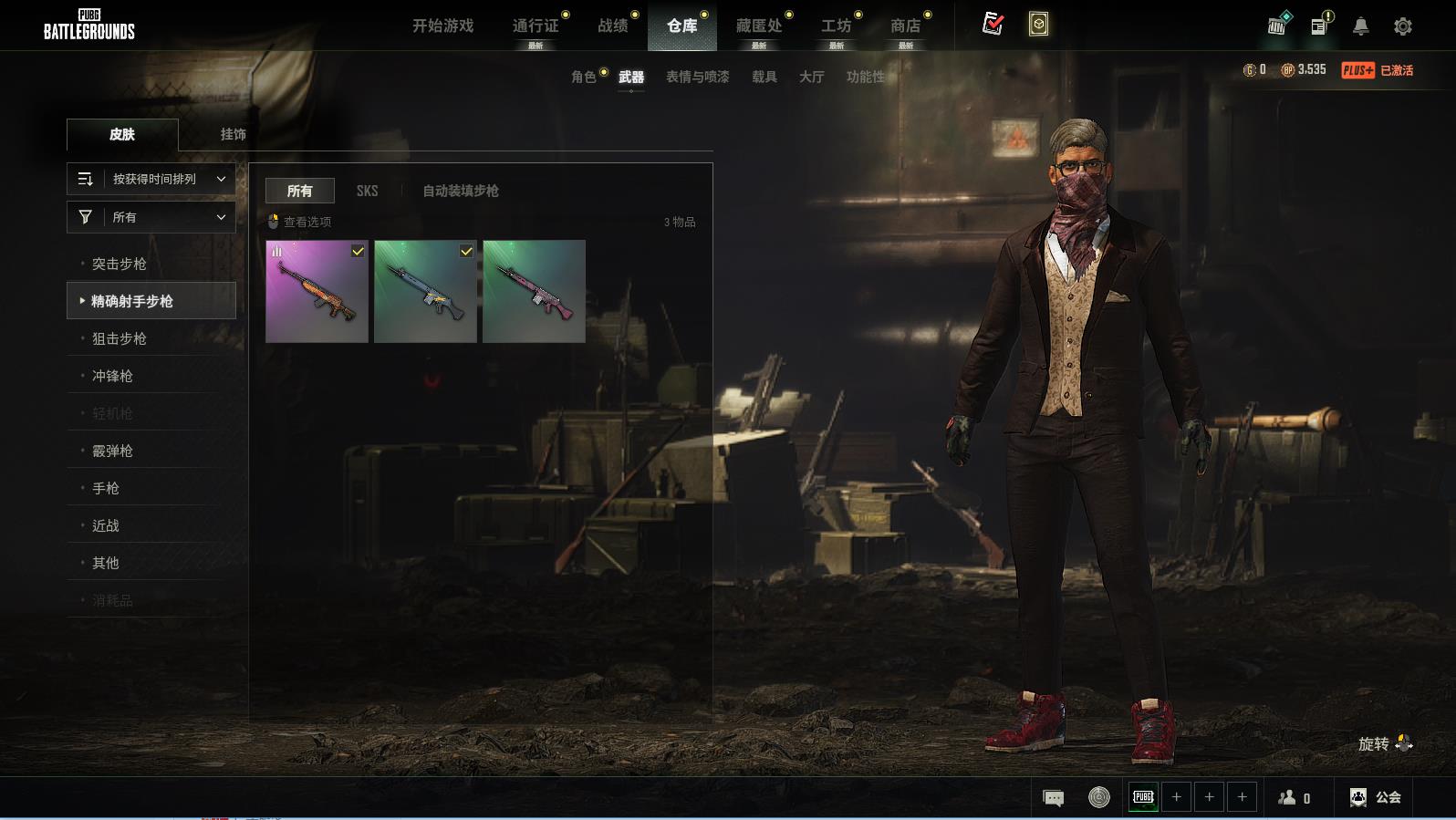Open the 载具 vehicle sub-tab
1456x820 pixels.
click(764, 77)
